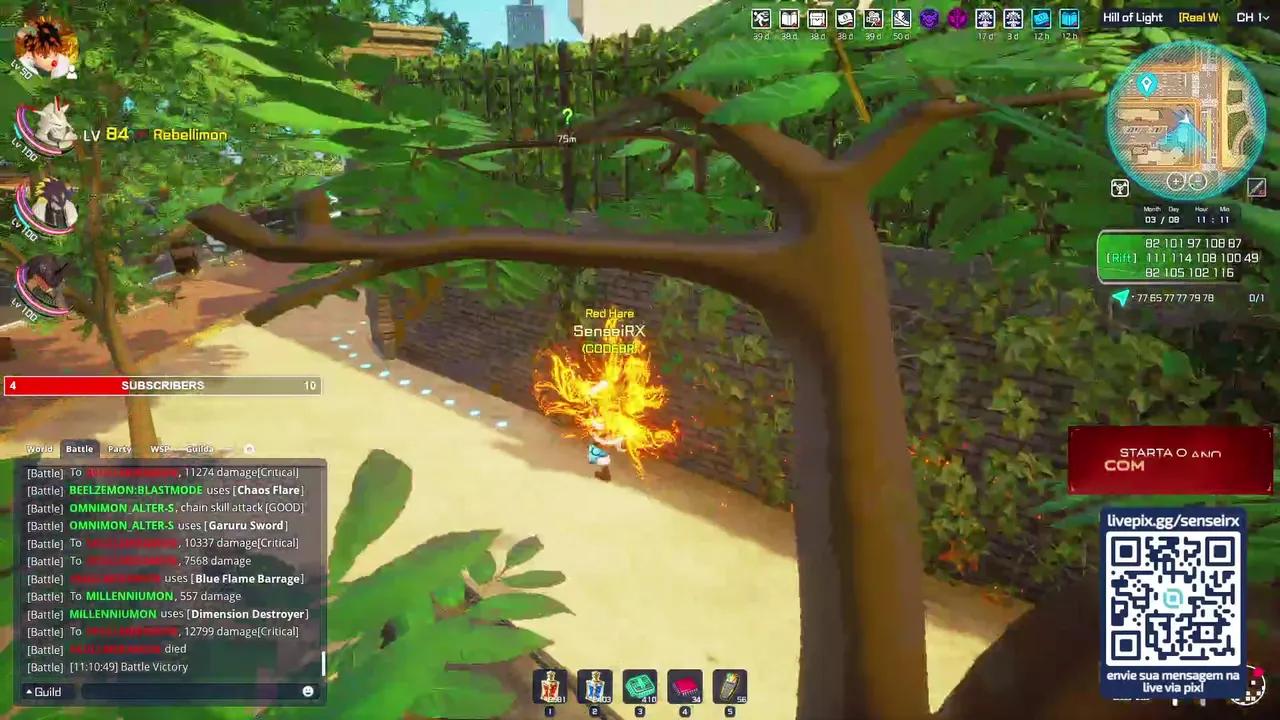Click the Hill of Light zone label

(x=1133, y=17)
